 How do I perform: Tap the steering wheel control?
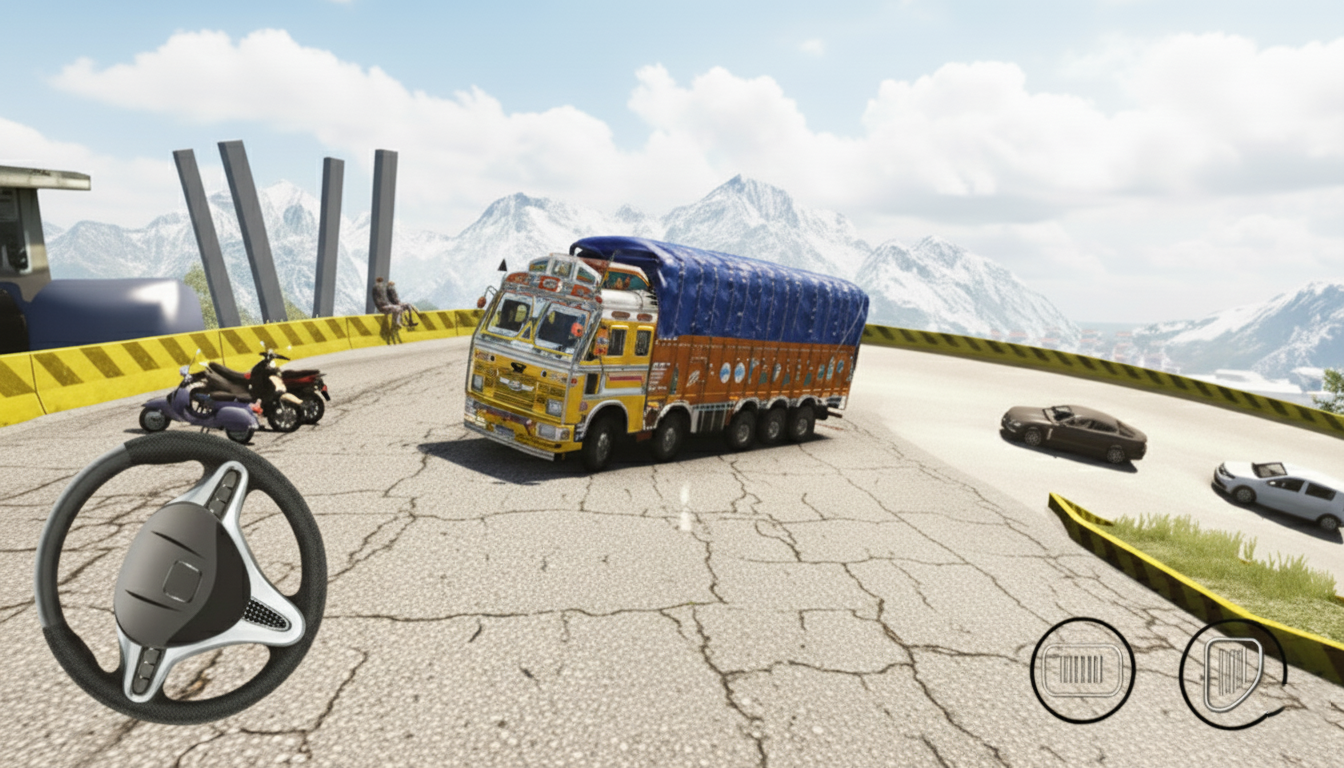pyautogui.click(x=181, y=577)
